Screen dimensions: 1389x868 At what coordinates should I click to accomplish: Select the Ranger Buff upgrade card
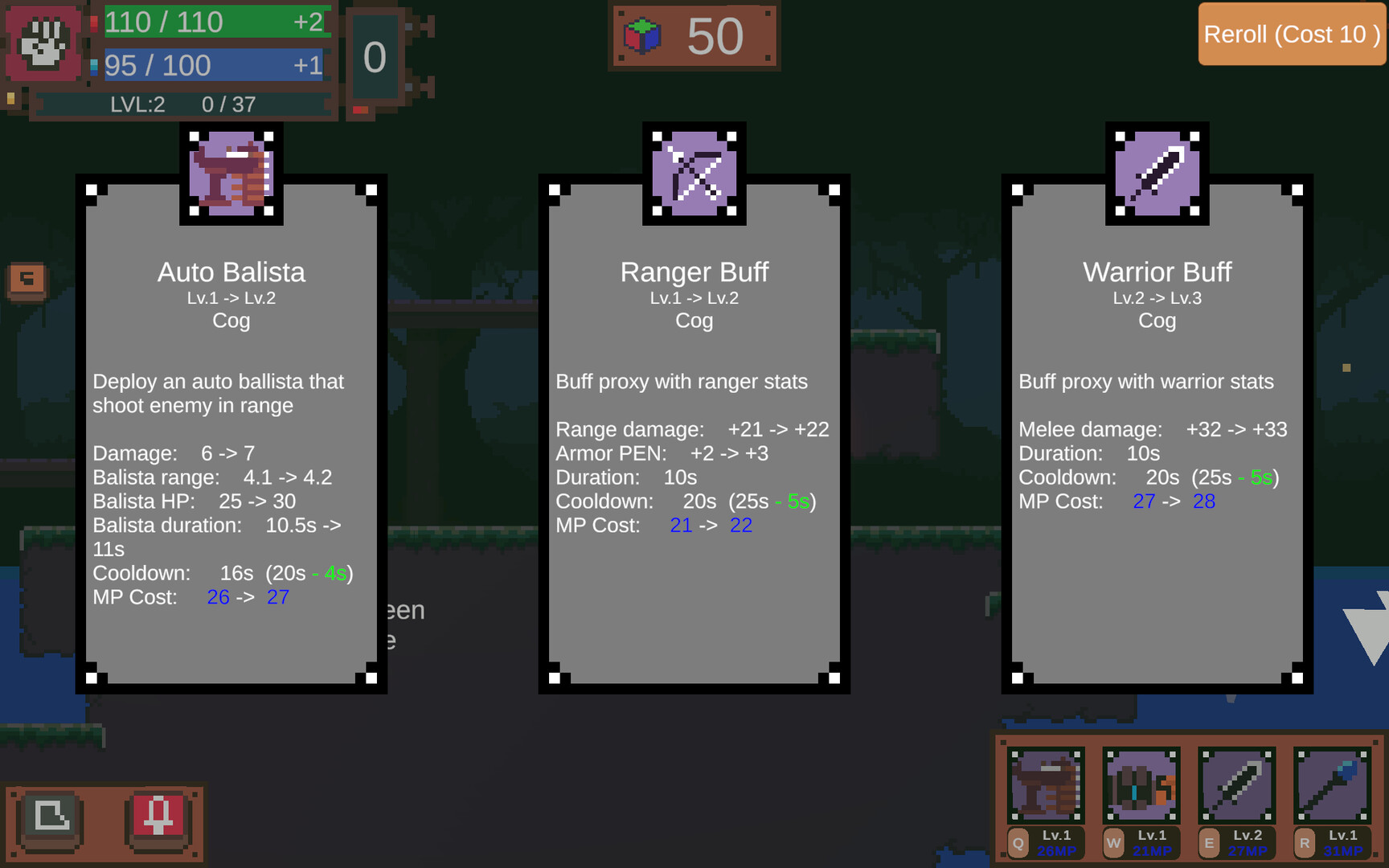(693, 434)
